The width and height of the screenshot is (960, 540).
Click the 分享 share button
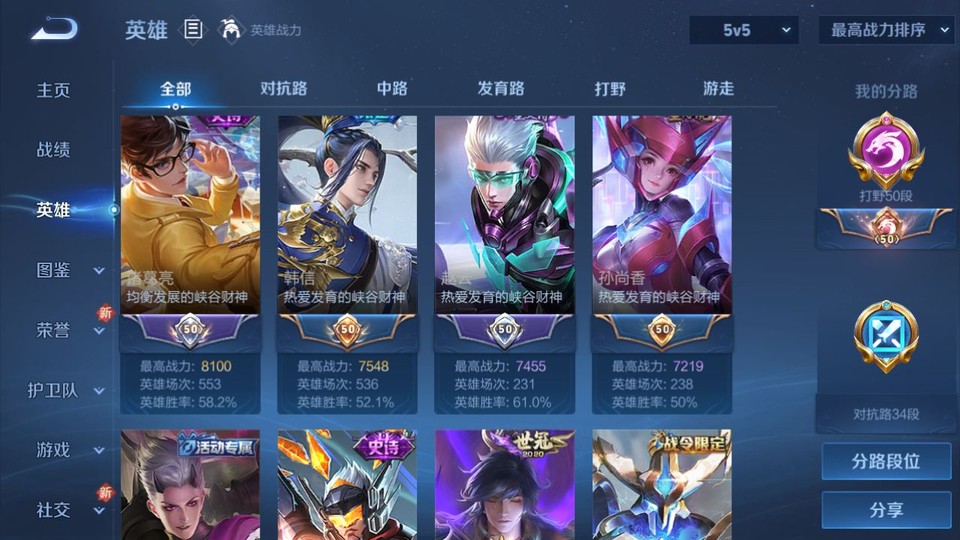pyautogui.click(x=886, y=510)
